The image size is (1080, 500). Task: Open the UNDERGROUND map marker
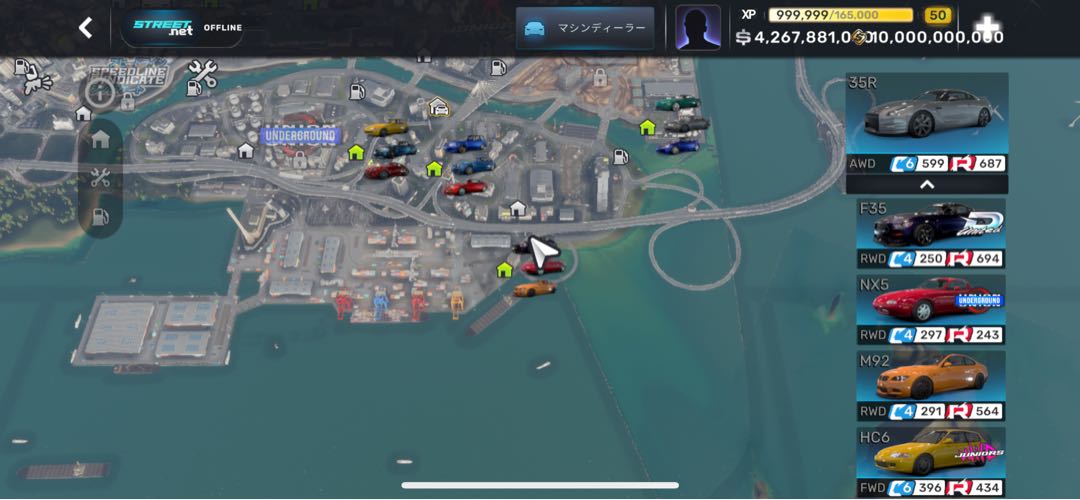pos(300,135)
